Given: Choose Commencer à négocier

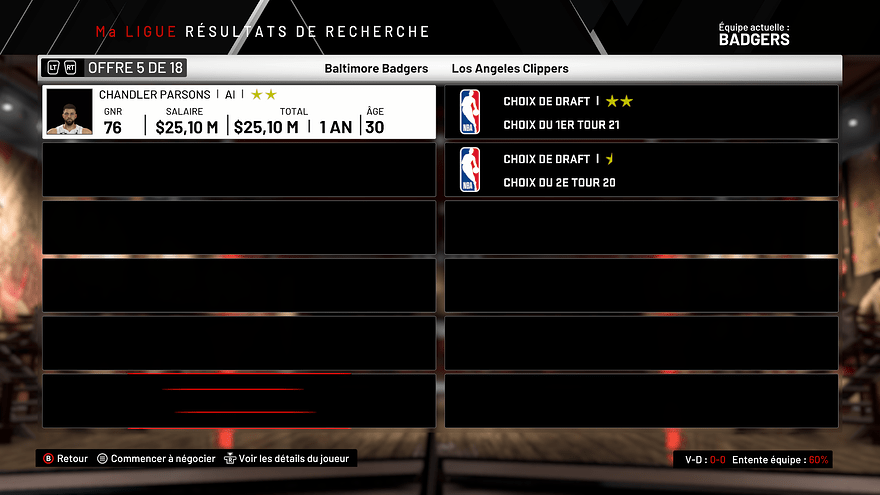Looking at the screenshot, I should pyautogui.click(x=156, y=459).
